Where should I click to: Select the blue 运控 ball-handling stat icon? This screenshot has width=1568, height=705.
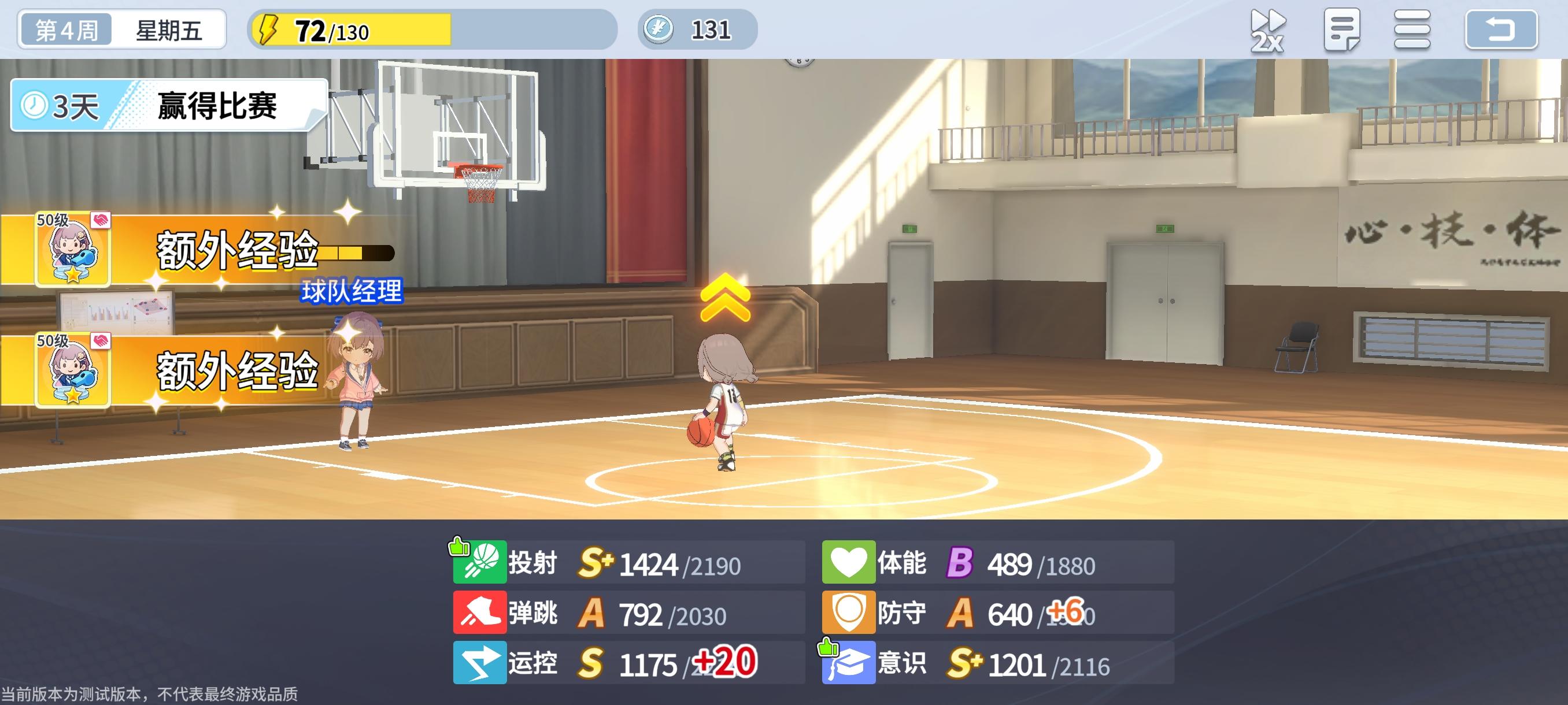coord(480,663)
